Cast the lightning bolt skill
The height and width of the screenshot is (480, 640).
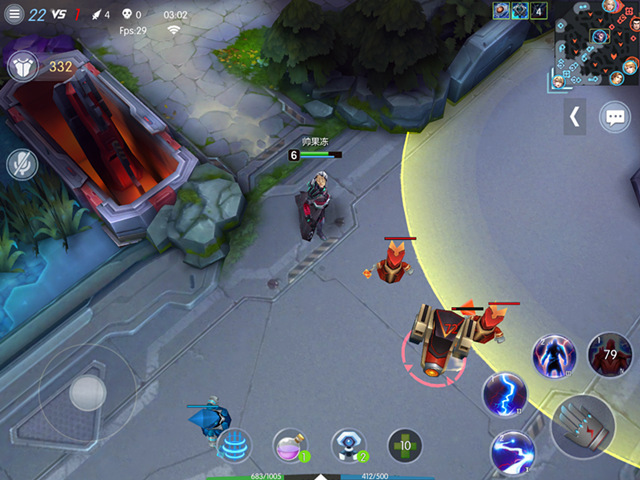513,451
